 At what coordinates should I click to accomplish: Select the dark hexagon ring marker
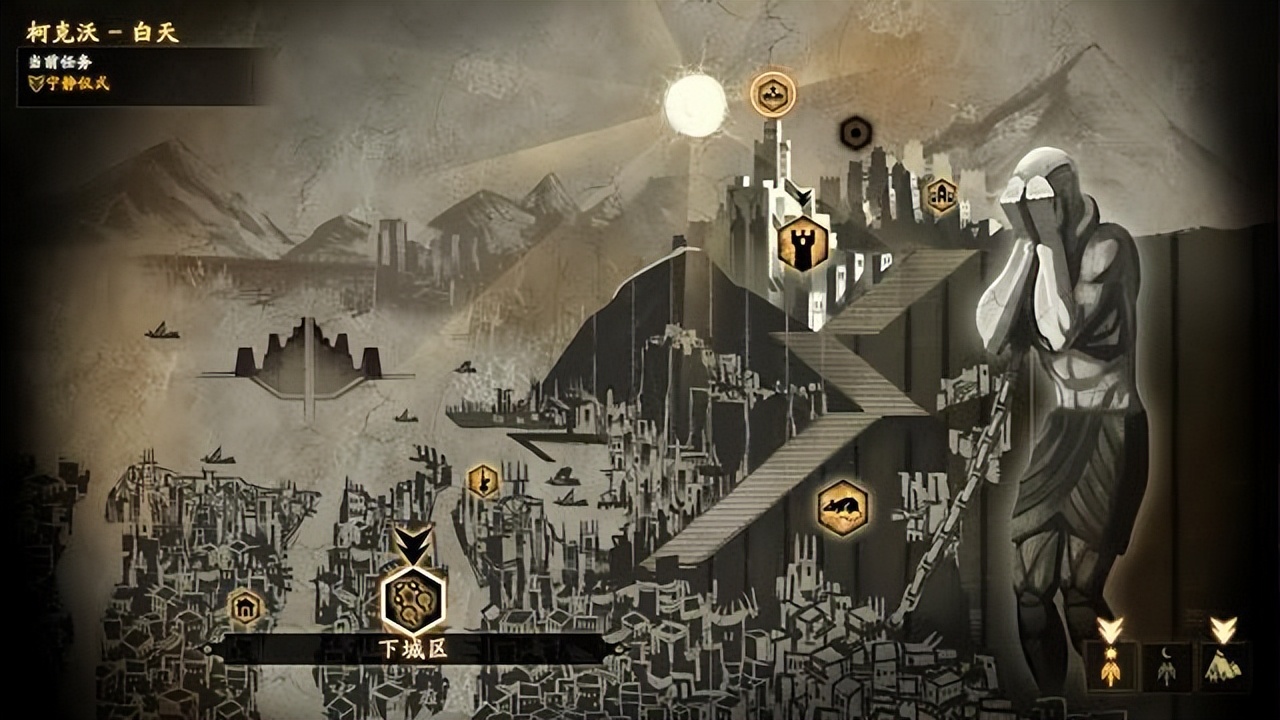855,132
